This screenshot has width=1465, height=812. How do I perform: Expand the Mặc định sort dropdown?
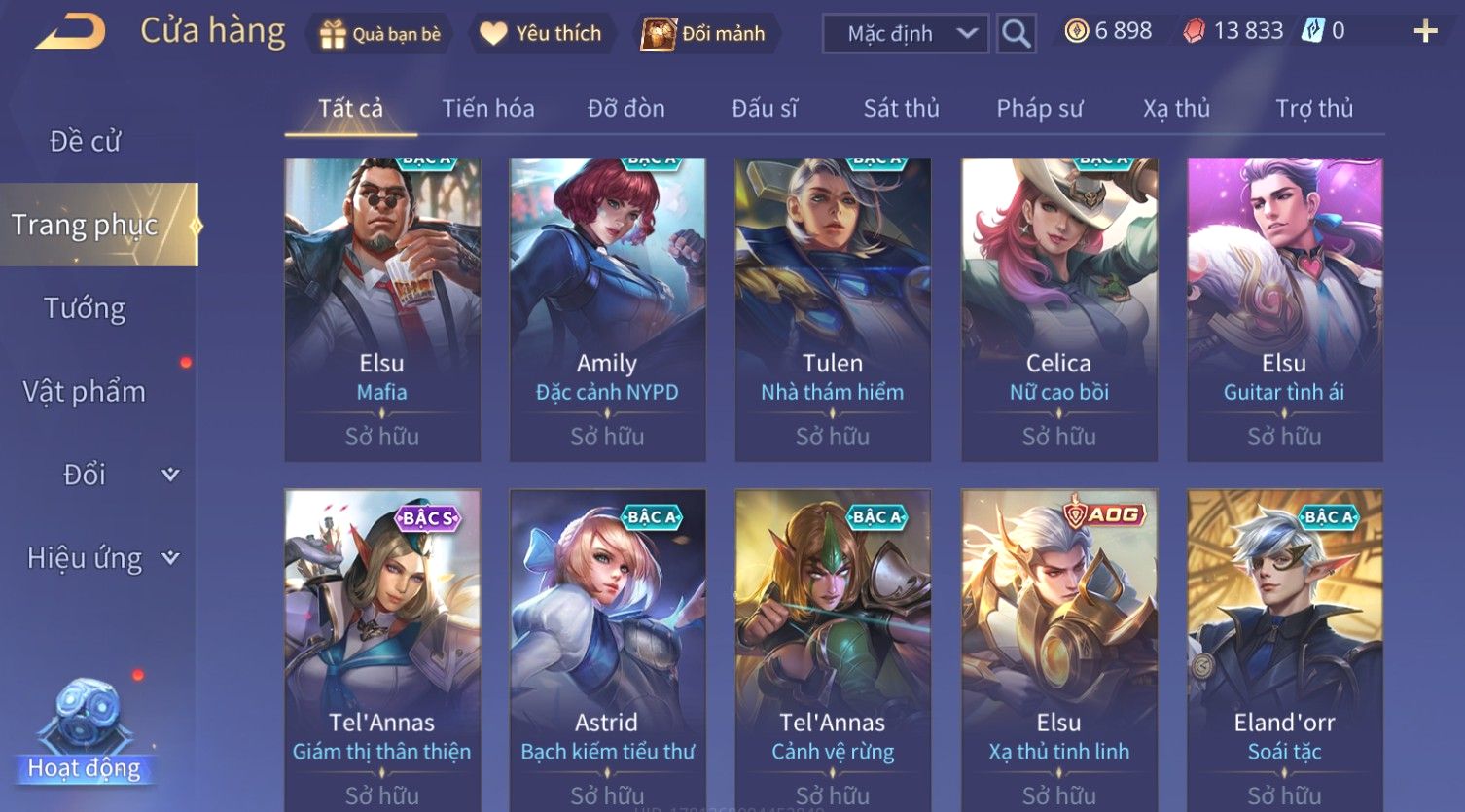tap(905, 34)
